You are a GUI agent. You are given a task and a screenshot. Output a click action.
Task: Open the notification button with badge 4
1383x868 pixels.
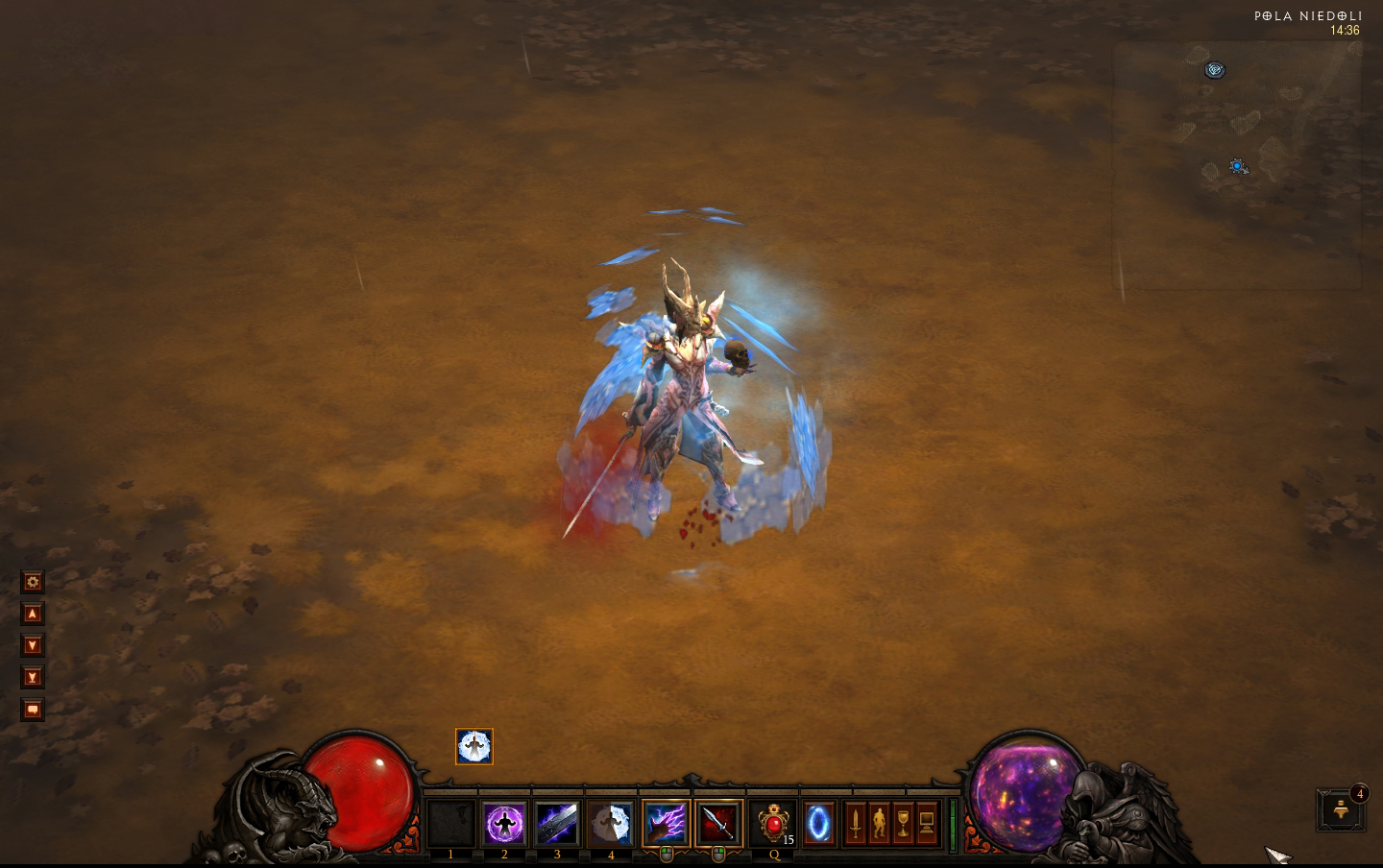[x=1342, y=809]
